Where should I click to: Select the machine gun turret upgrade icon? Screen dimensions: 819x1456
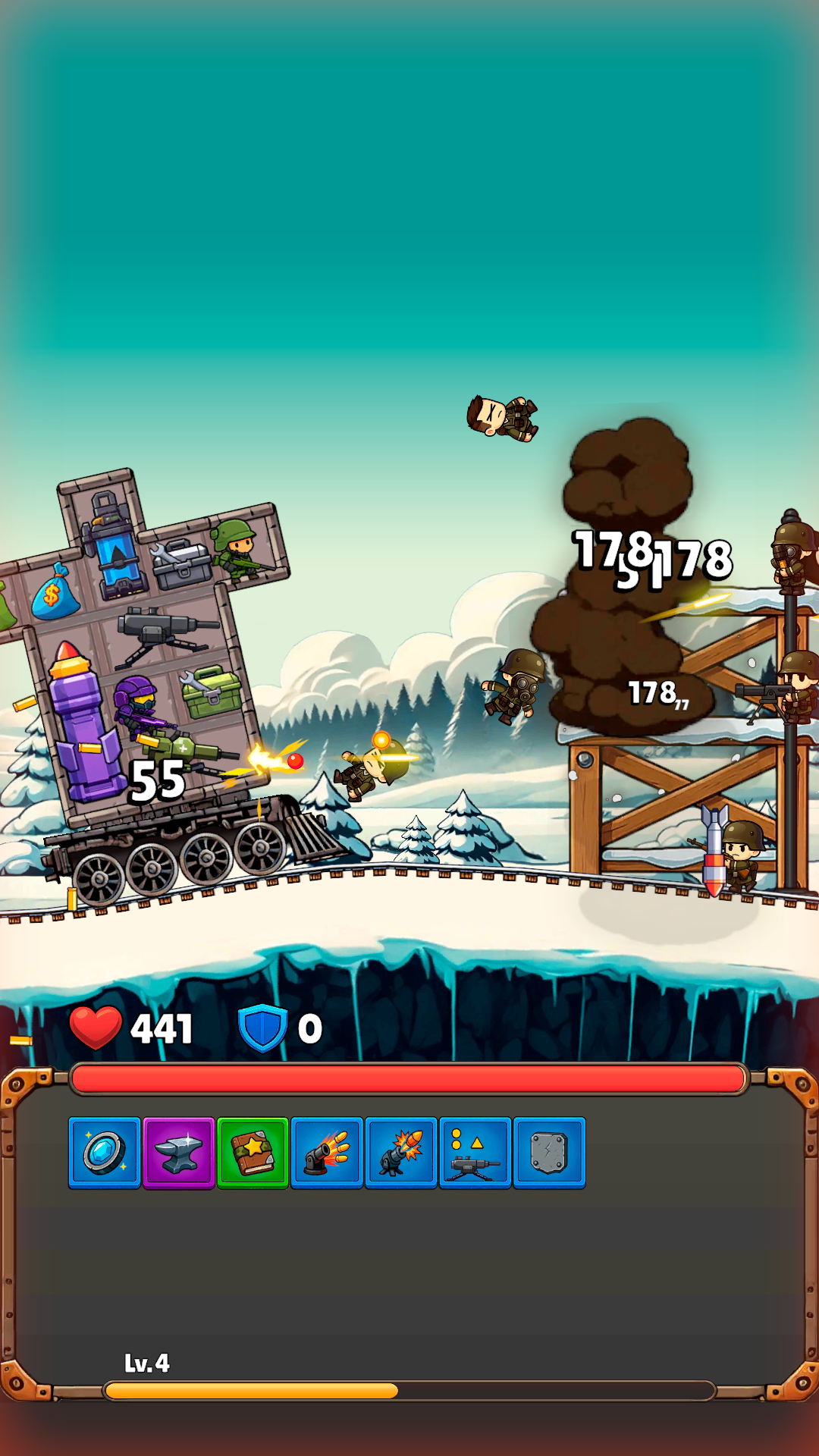[475, 1153]
